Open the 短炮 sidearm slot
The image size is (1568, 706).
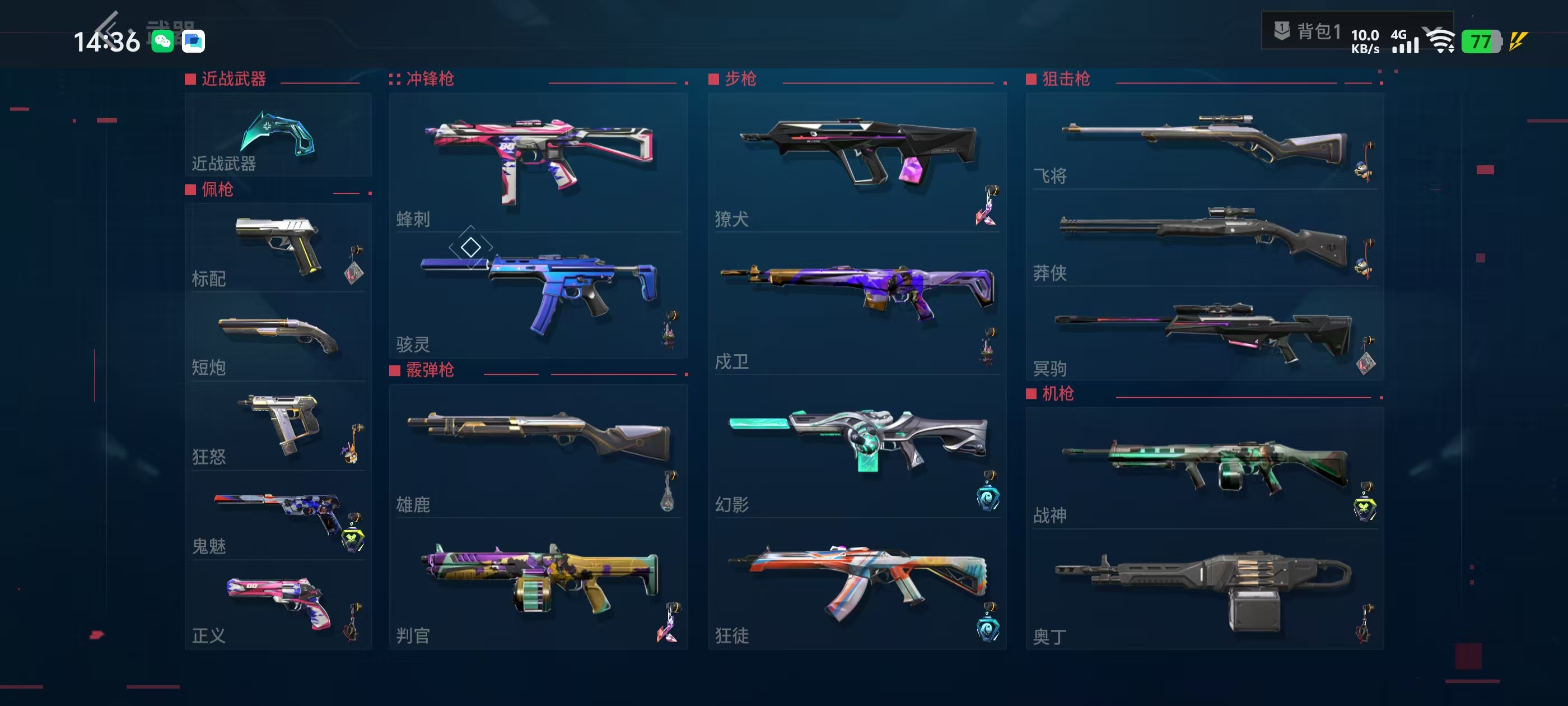(x=278, y=337)
